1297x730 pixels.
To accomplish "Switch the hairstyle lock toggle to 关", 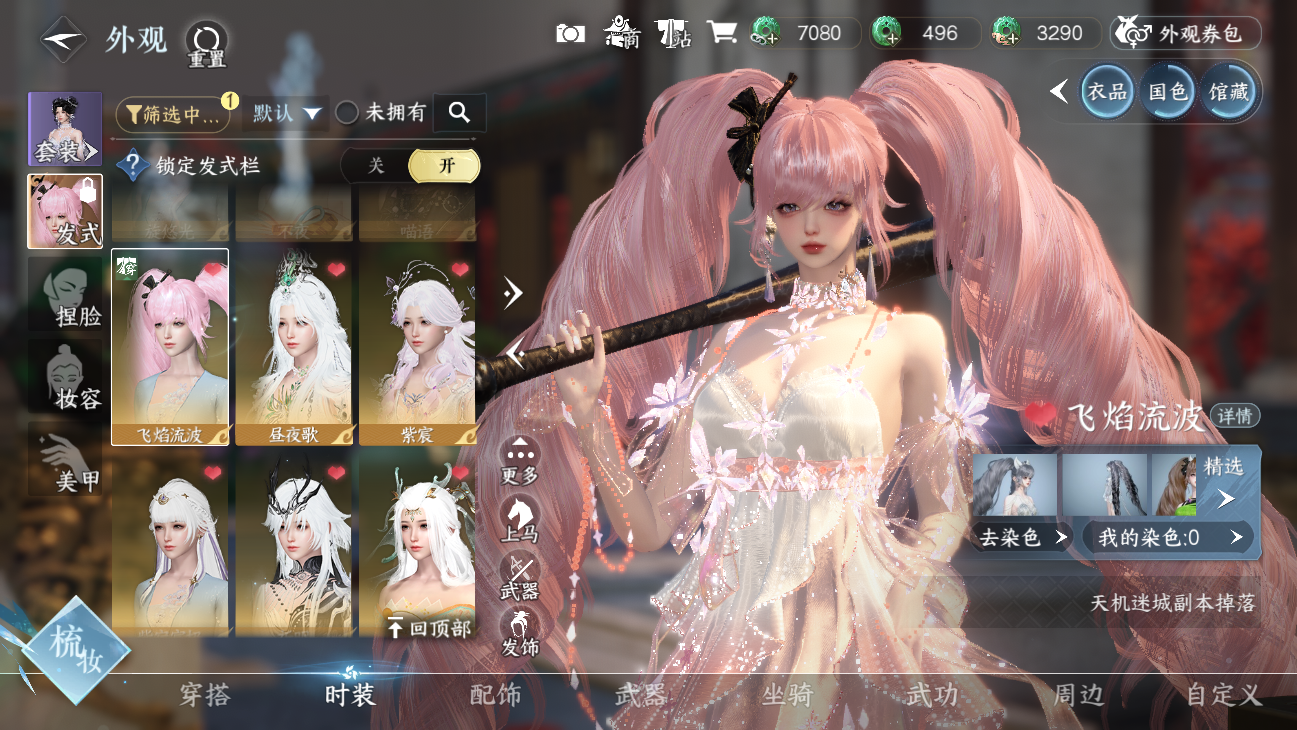I will pyautogui.click(x=376, y=166).
